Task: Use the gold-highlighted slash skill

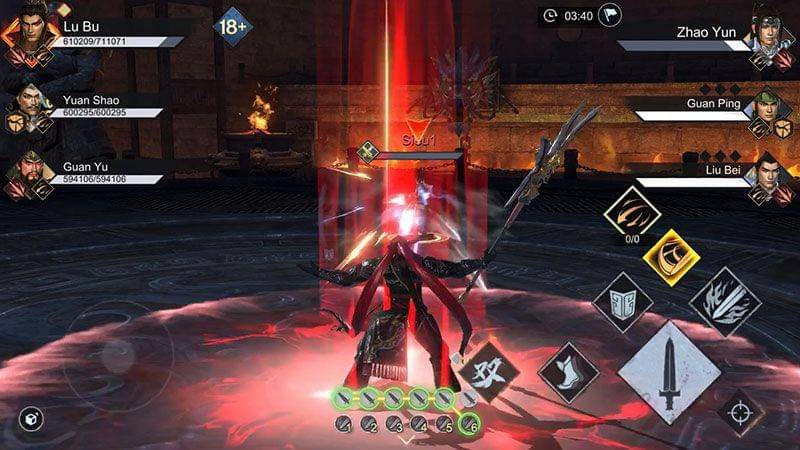Action: (670, 256)
